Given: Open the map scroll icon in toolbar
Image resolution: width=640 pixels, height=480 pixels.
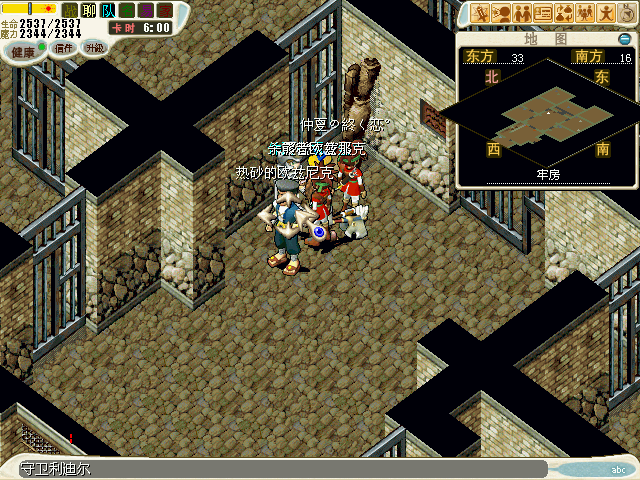Looking at the screenshot, I should point(481,13).
